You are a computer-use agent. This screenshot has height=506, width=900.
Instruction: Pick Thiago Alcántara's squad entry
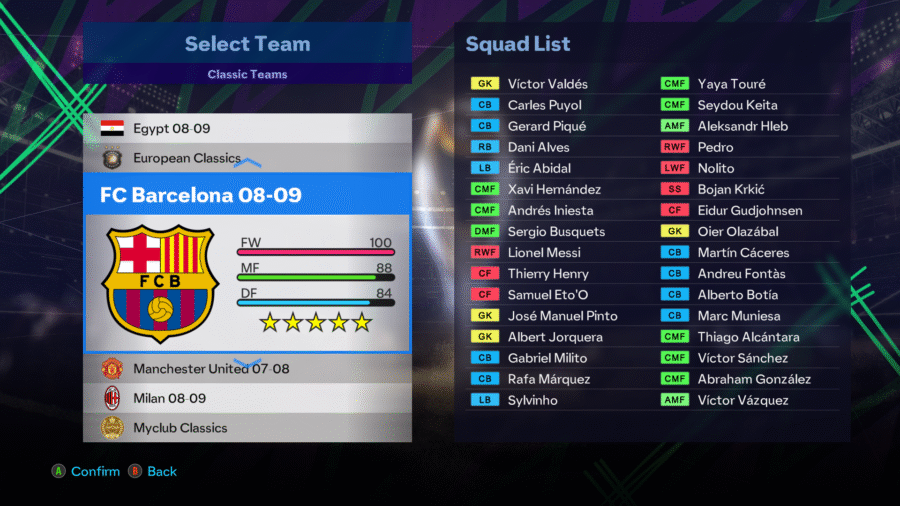click(748, 337)
